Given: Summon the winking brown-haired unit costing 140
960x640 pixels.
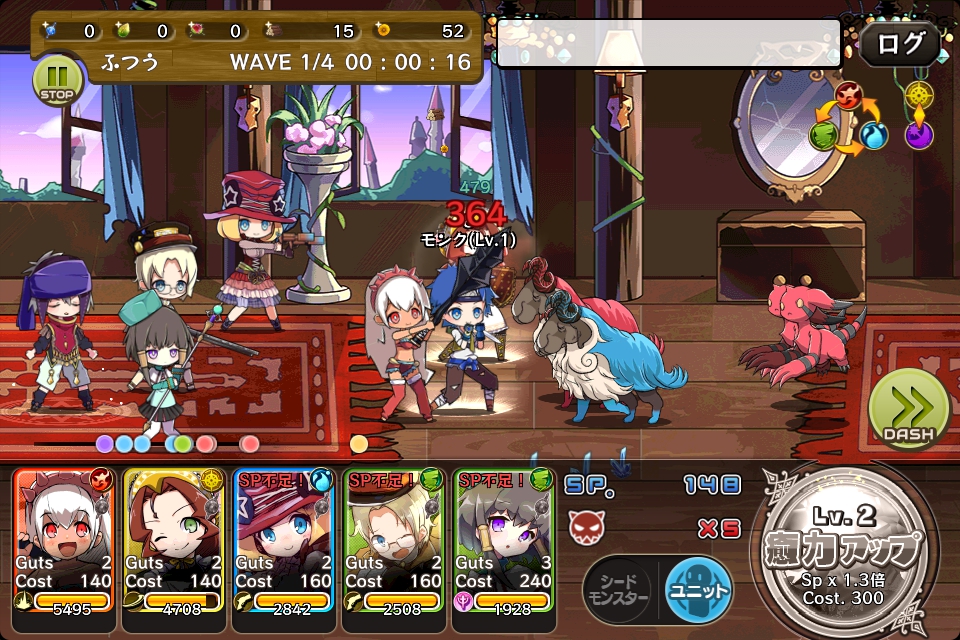Looking at the screenshot, I should [174, 540].
